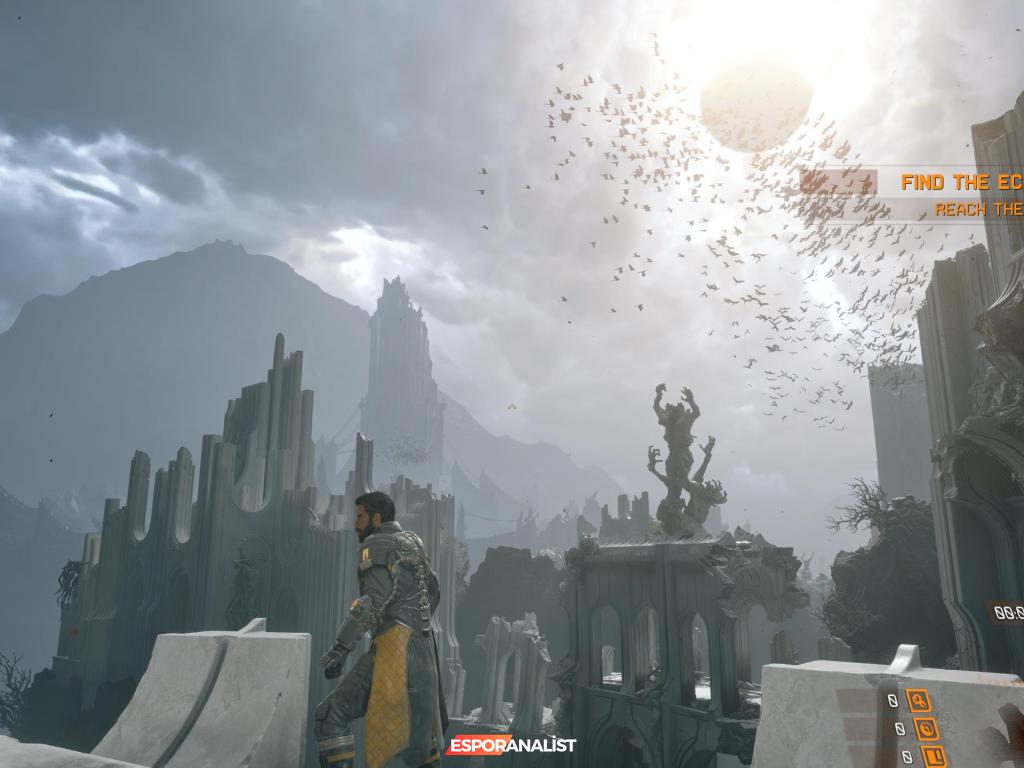1024x768 pixels.
Task: Activate the middle orange circular ability icon
Action: click(x=925, y=728)
